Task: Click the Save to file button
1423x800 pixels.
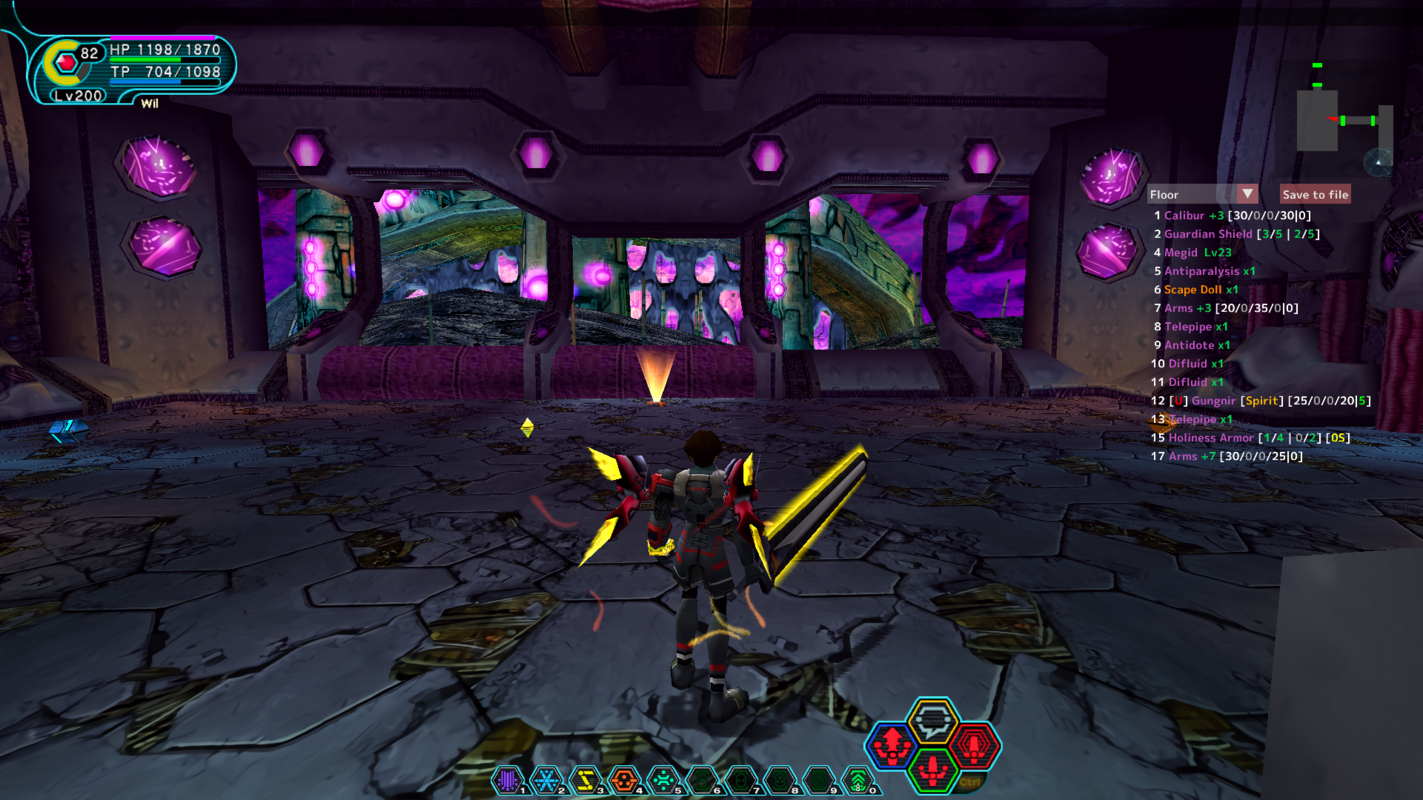Action: 1315,195
